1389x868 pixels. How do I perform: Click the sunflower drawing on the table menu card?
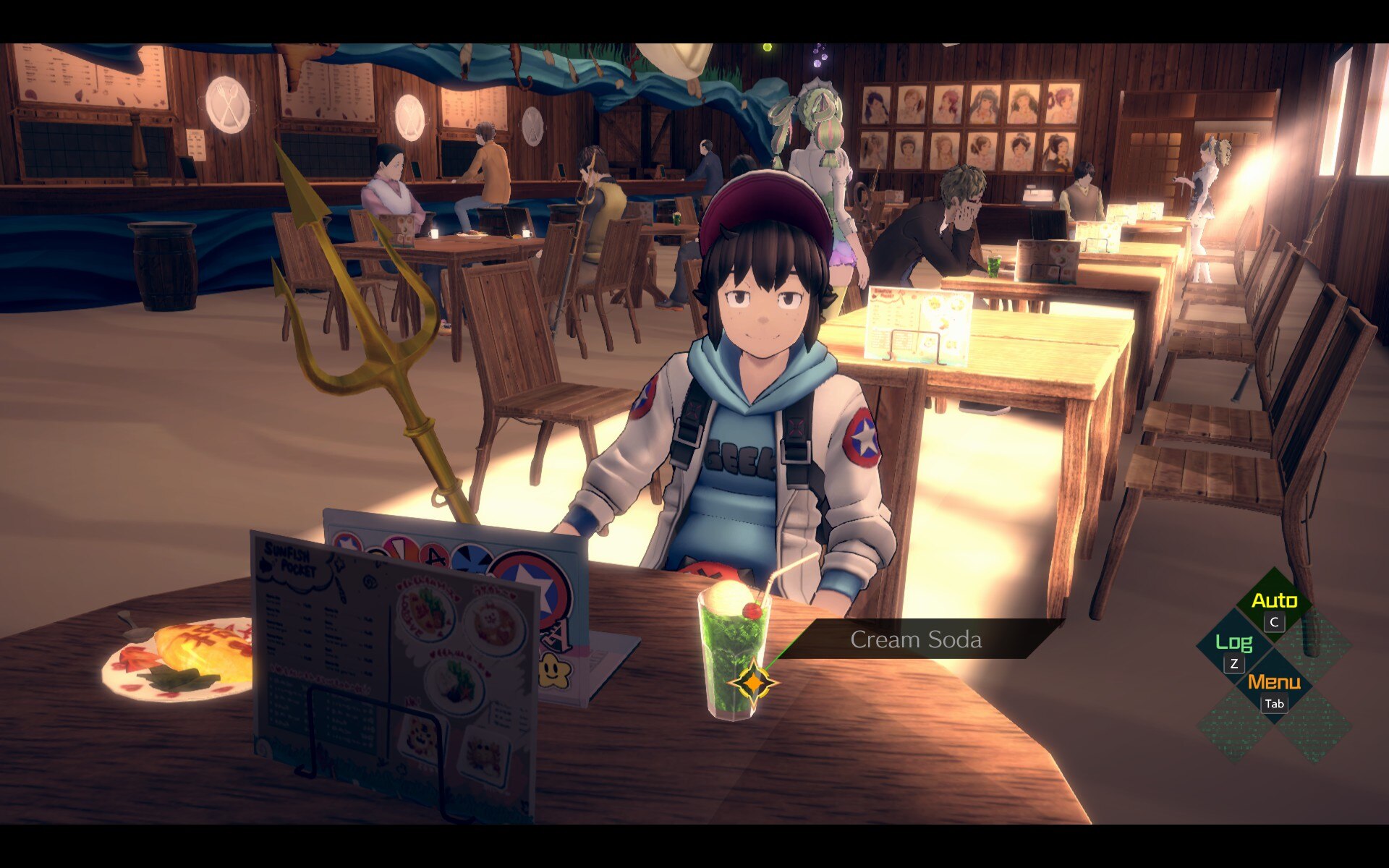935,302
